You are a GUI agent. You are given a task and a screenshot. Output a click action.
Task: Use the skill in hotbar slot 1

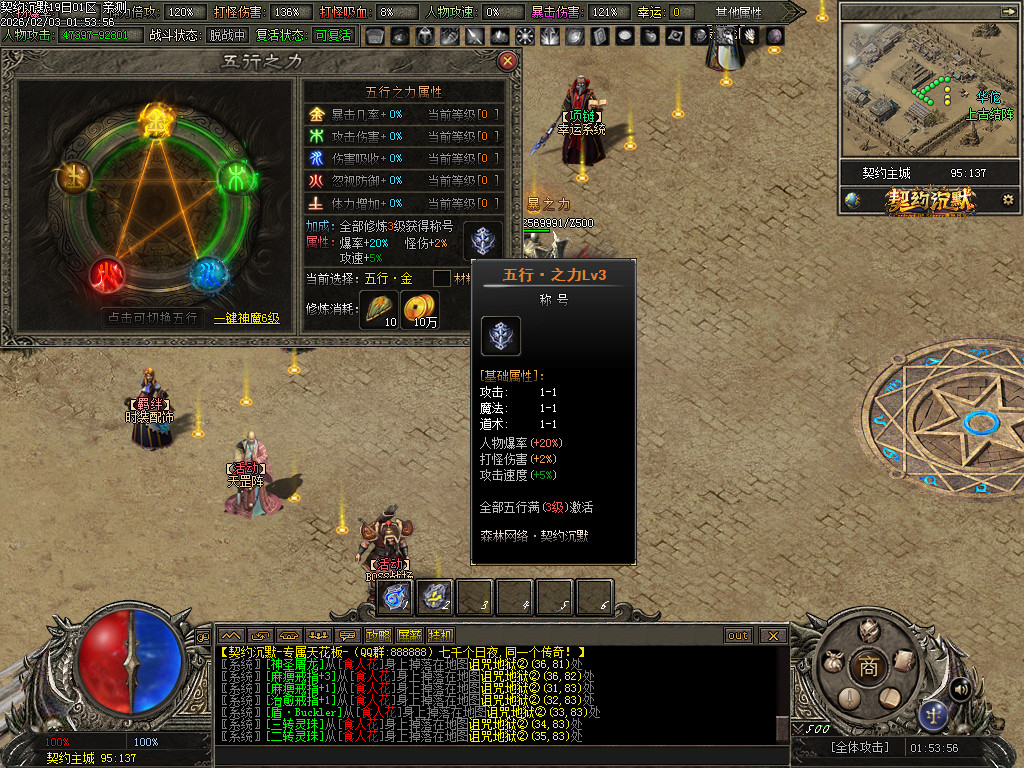click(395, 597)
